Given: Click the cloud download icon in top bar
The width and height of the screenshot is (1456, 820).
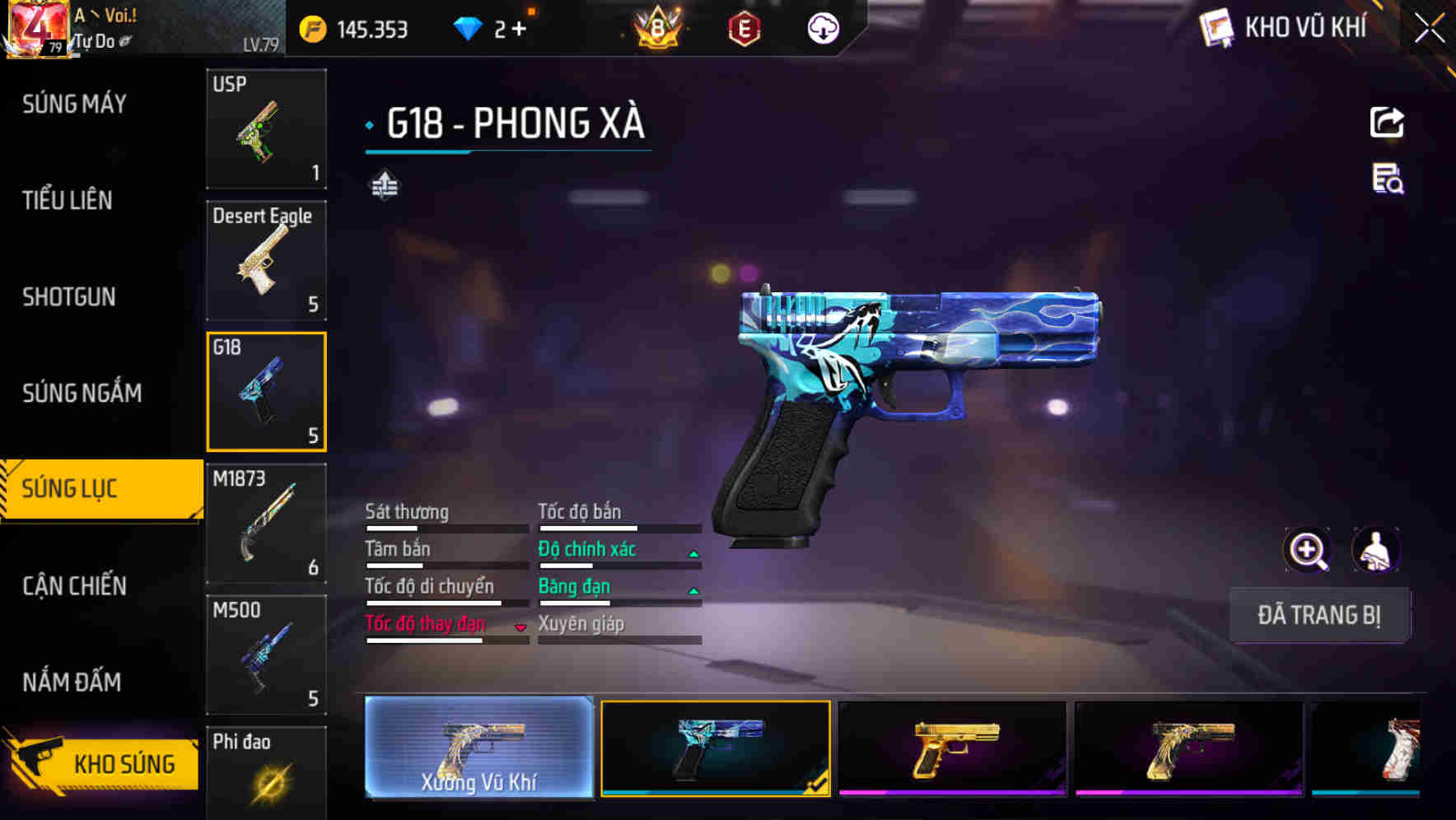Looking at the screenshot, I should tap(821, 28).
